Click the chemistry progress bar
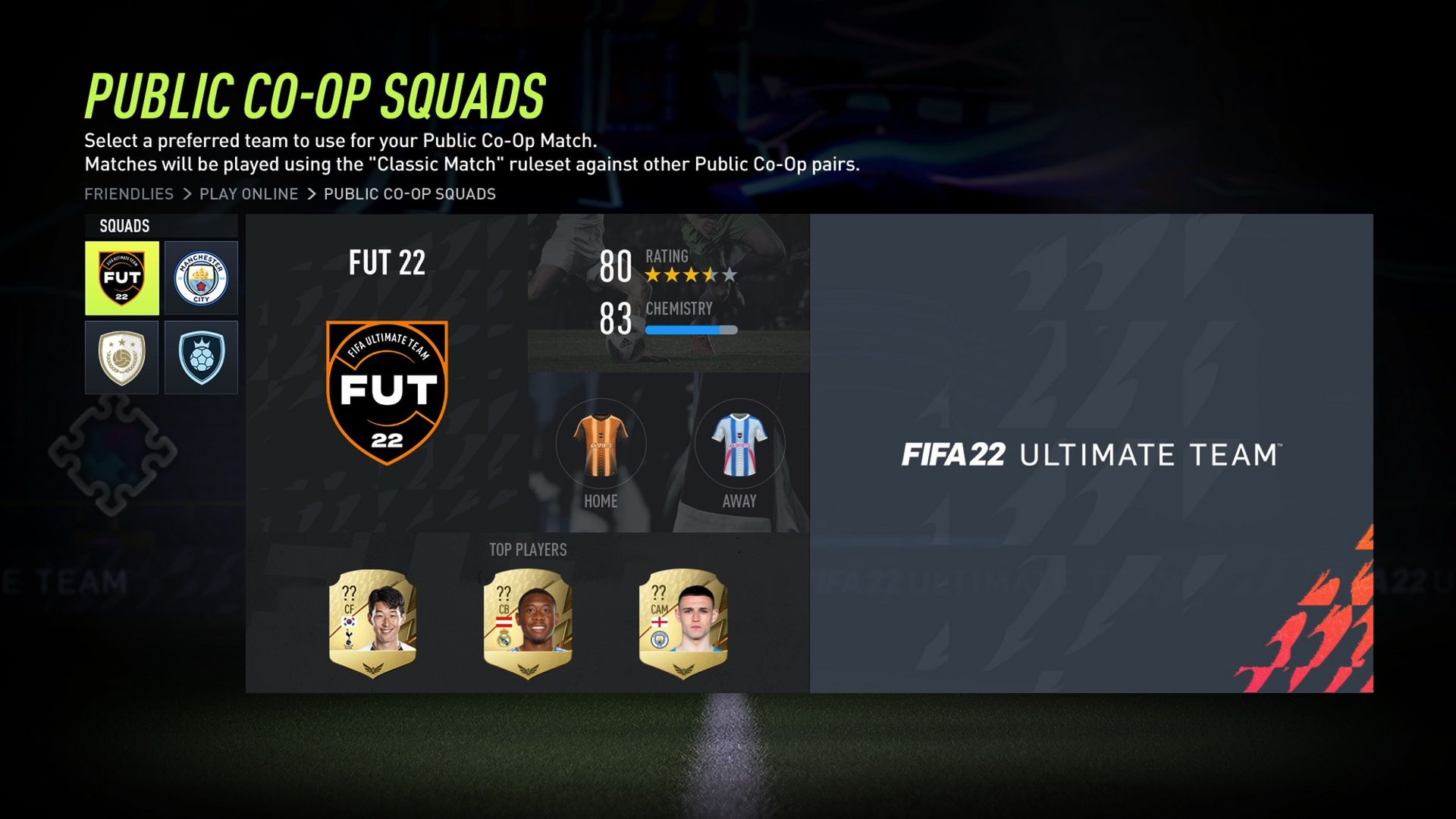Image resolution: width=1456 pixels, height=819 pixels. click(x=690, y=329)
